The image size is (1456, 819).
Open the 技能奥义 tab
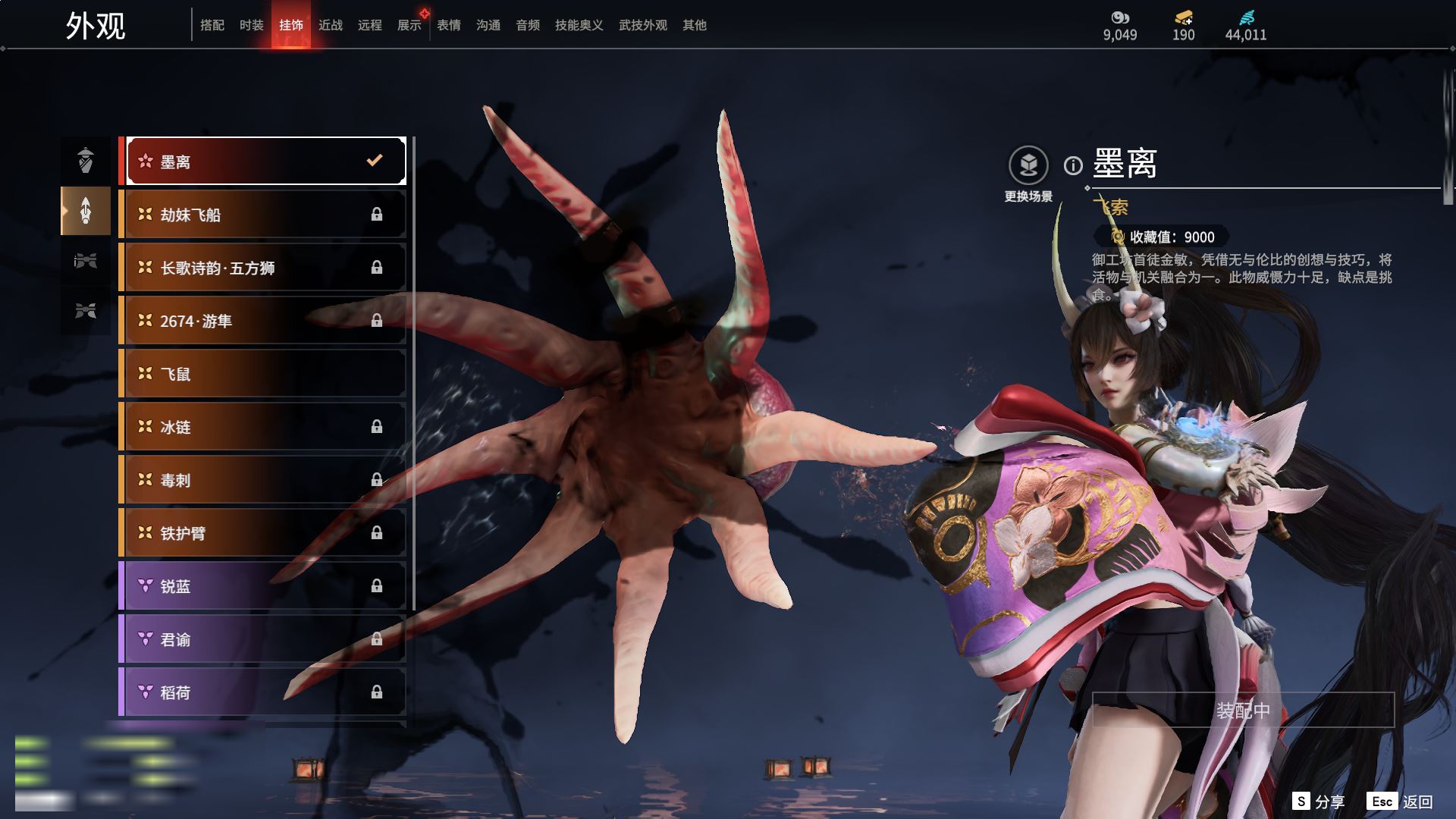point(579,25)
